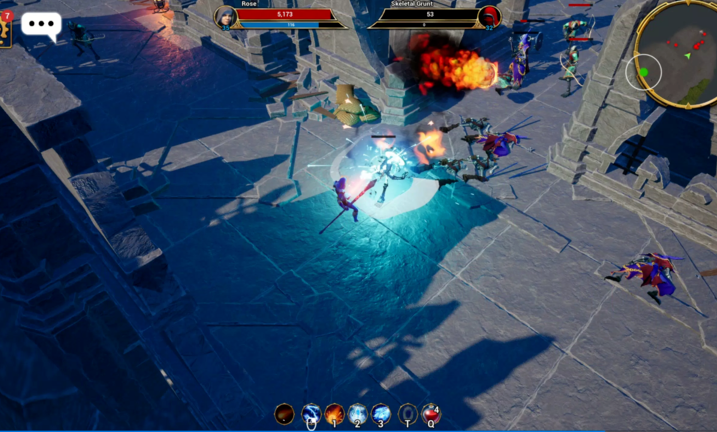Viewport: 717px width, 432px height.
Task: Cast the fire burst ability on slot 1
Action: 334,414
